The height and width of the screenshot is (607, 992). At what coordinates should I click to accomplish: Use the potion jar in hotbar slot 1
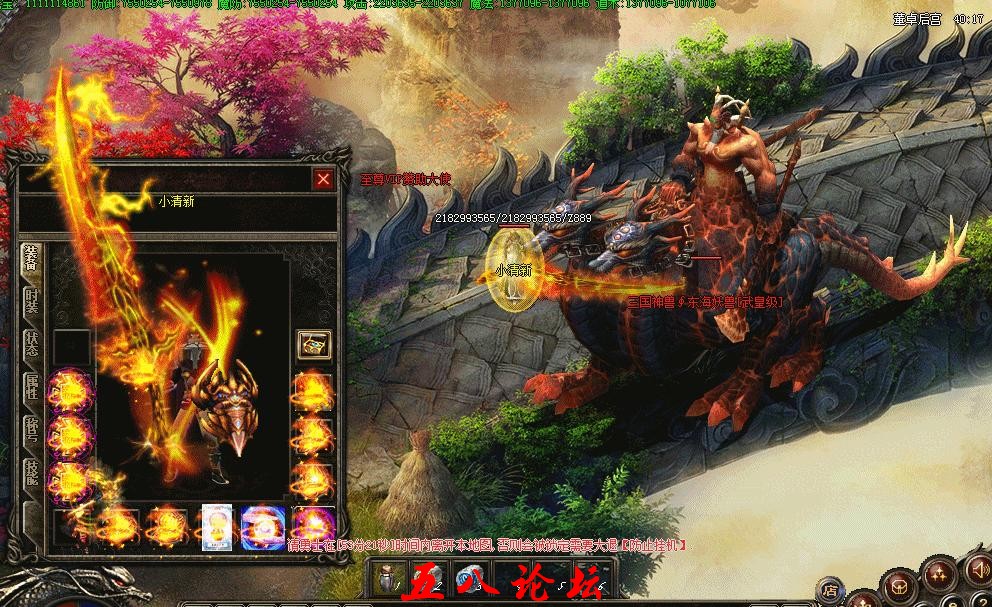point(388,579)
